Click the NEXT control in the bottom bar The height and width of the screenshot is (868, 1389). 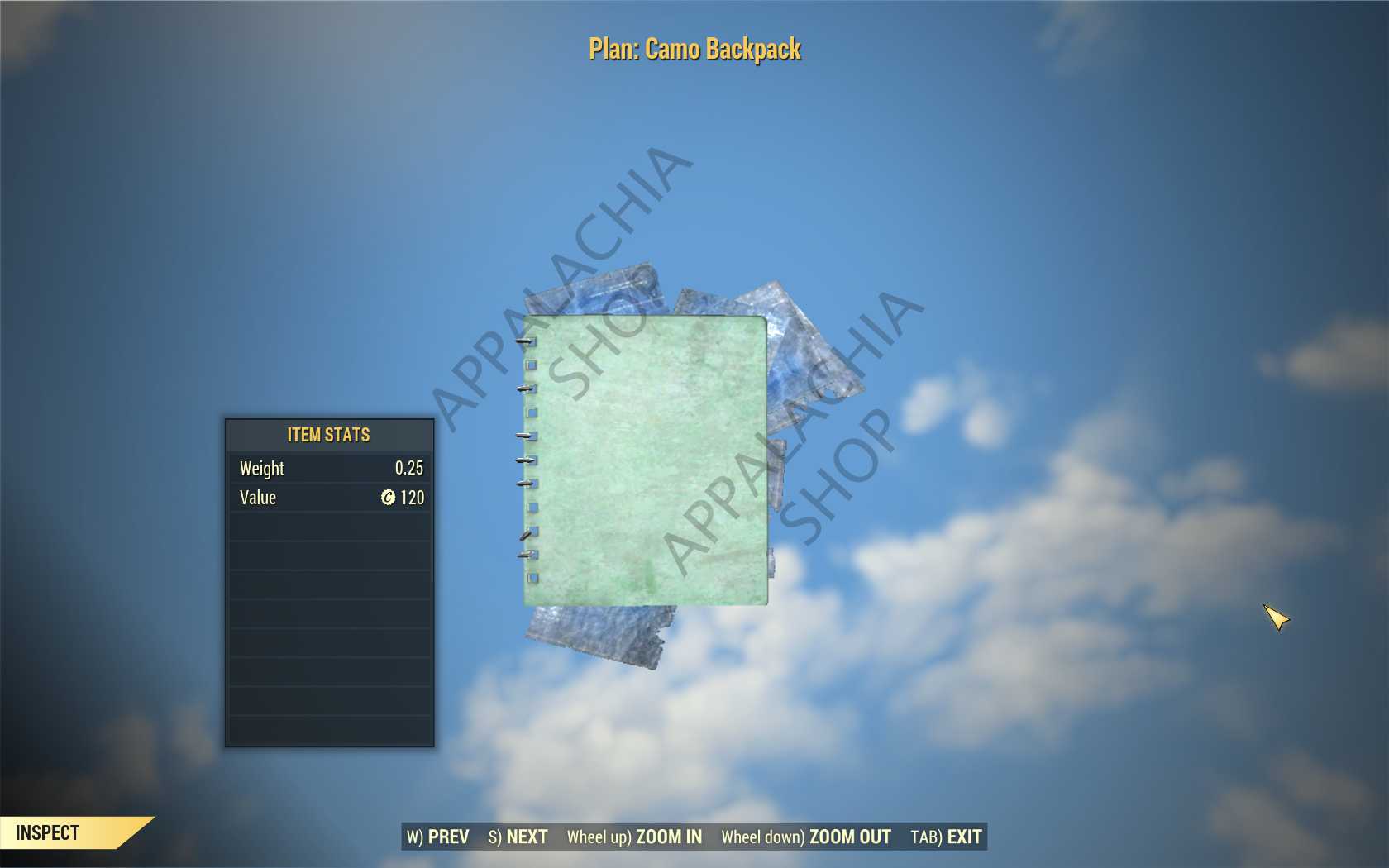[518, 837]
